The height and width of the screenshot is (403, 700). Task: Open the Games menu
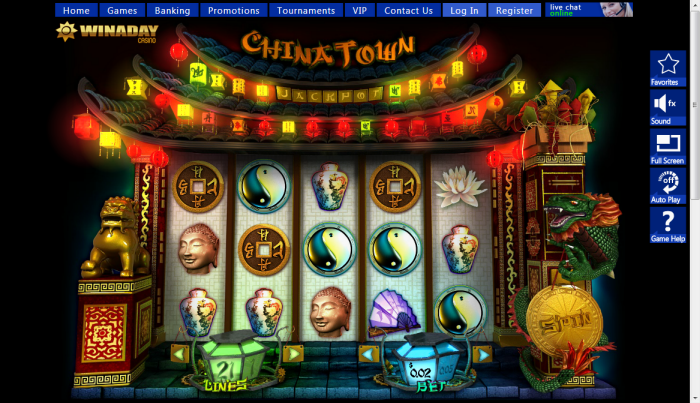point(122,11)
